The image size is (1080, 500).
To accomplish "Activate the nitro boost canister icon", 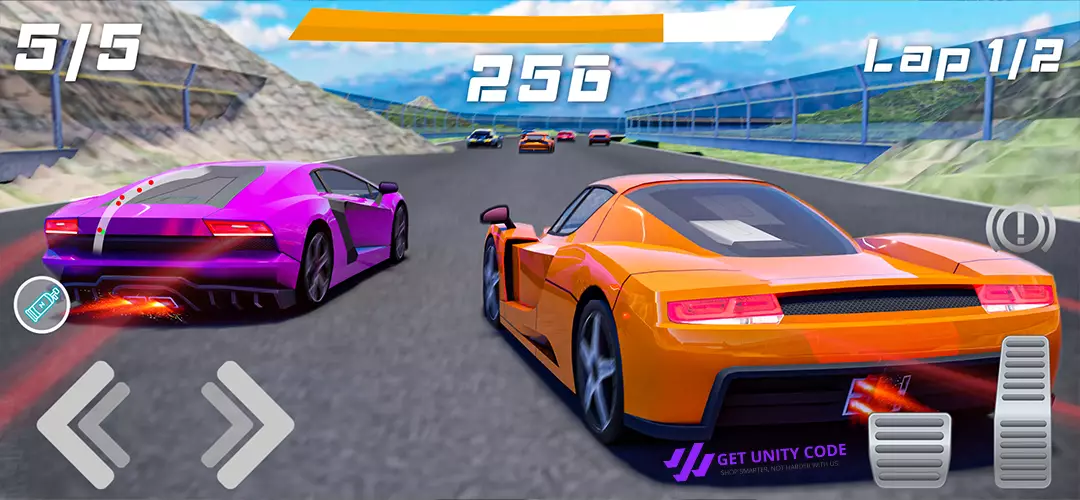I will tap(42, 305).
